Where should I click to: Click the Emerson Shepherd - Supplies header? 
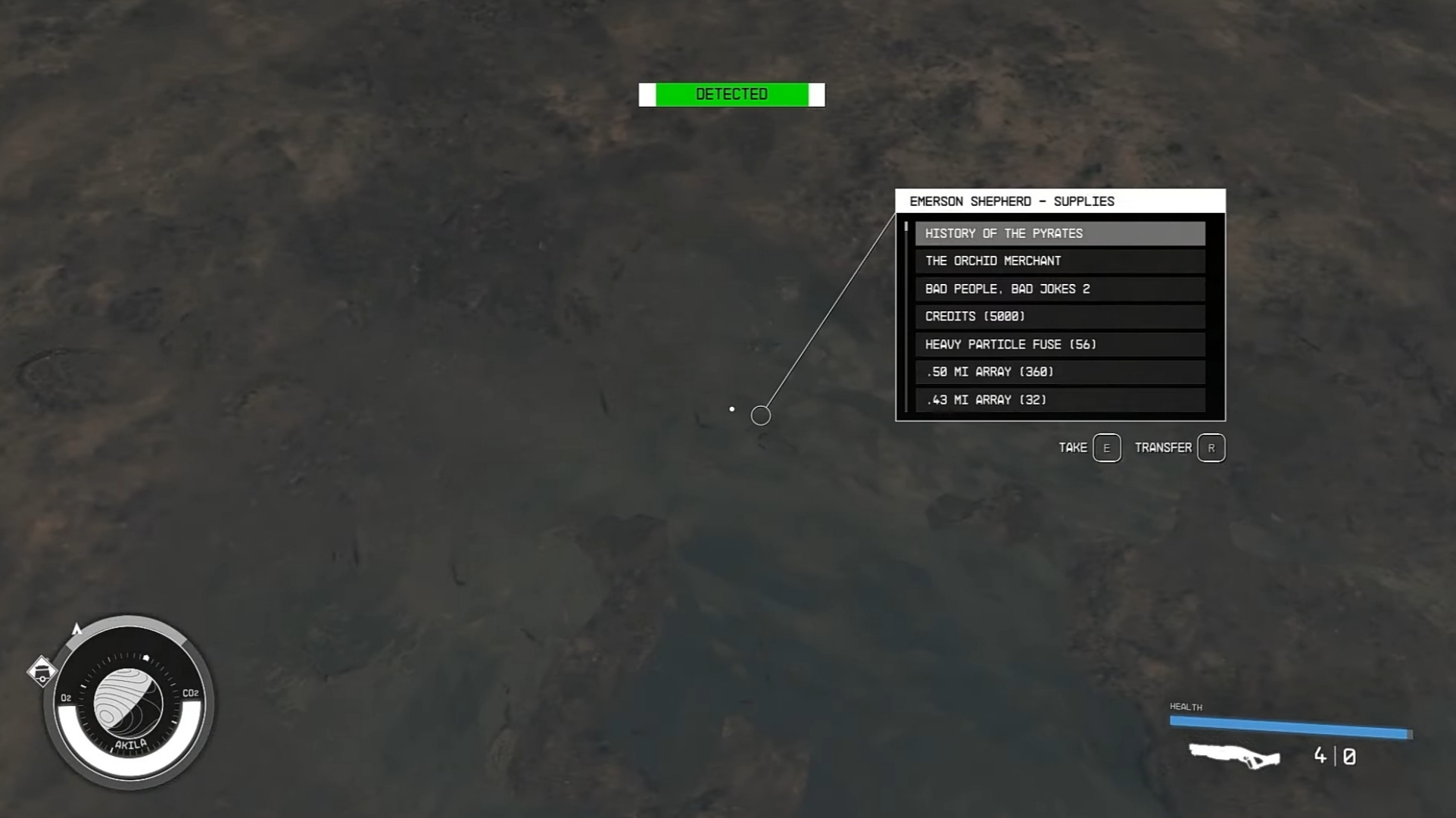[x=1012, y=201]
